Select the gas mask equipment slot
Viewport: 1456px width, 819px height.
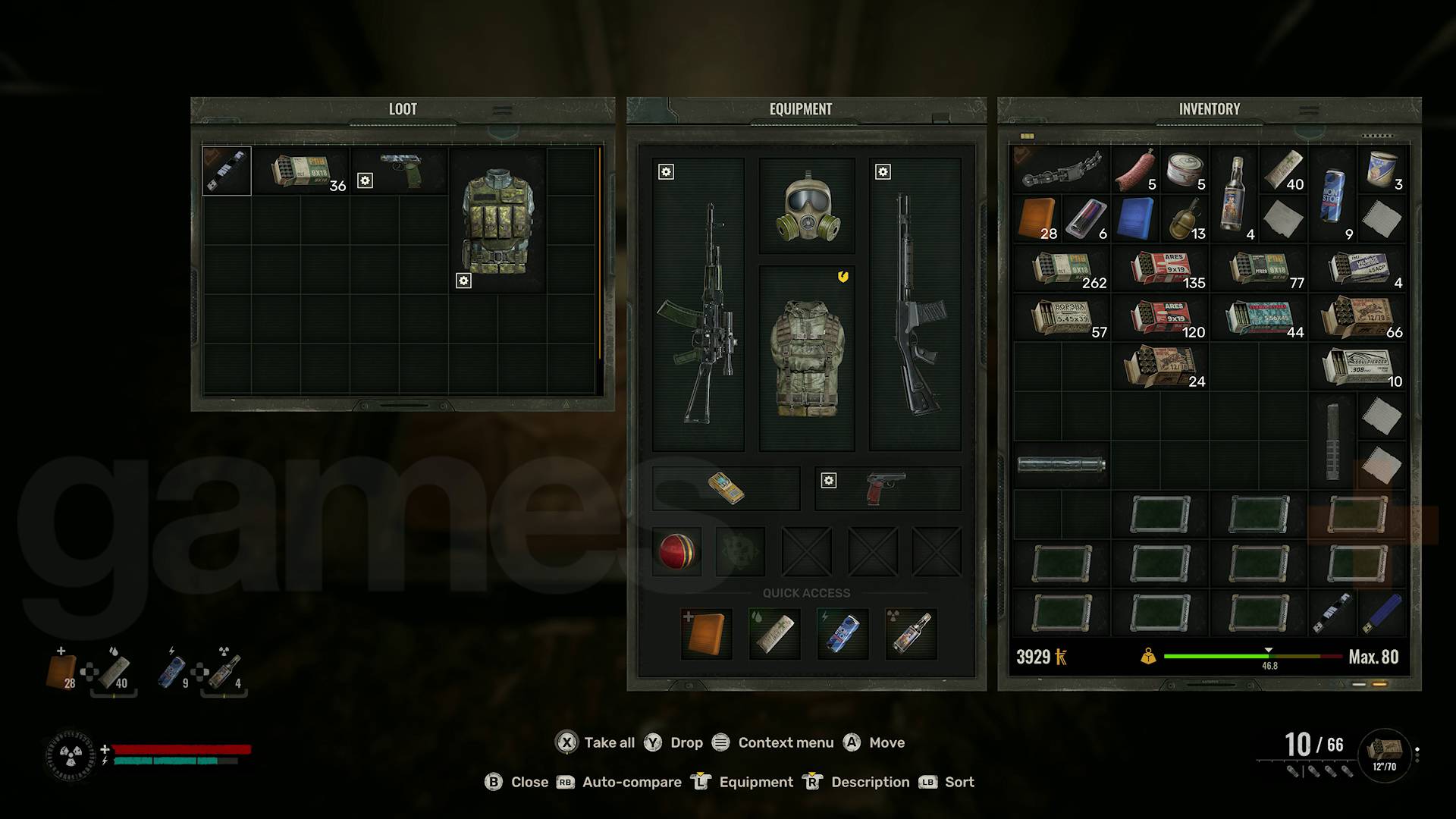[807, 206]
